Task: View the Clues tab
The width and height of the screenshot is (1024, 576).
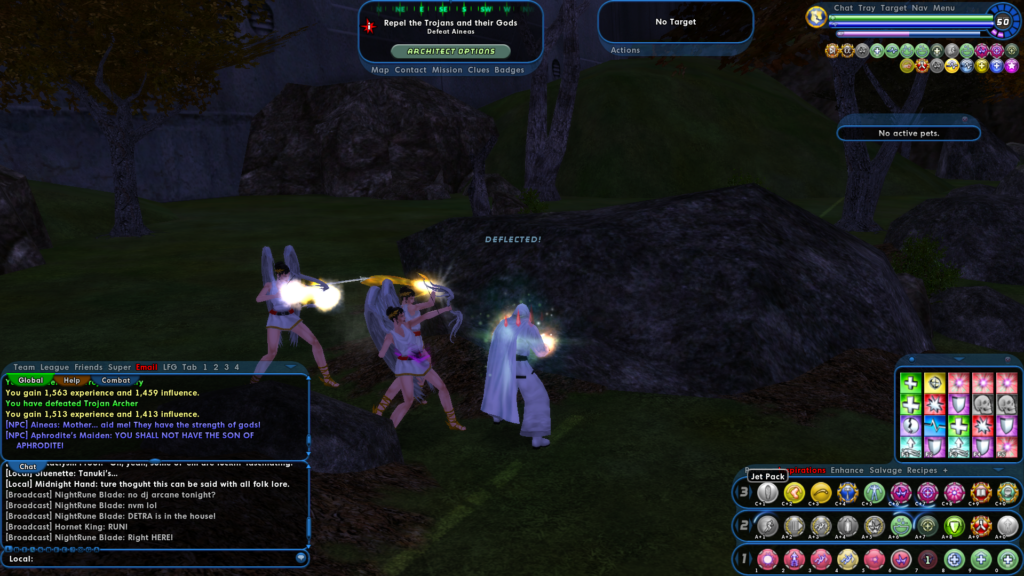Action: tap(479, 70)
